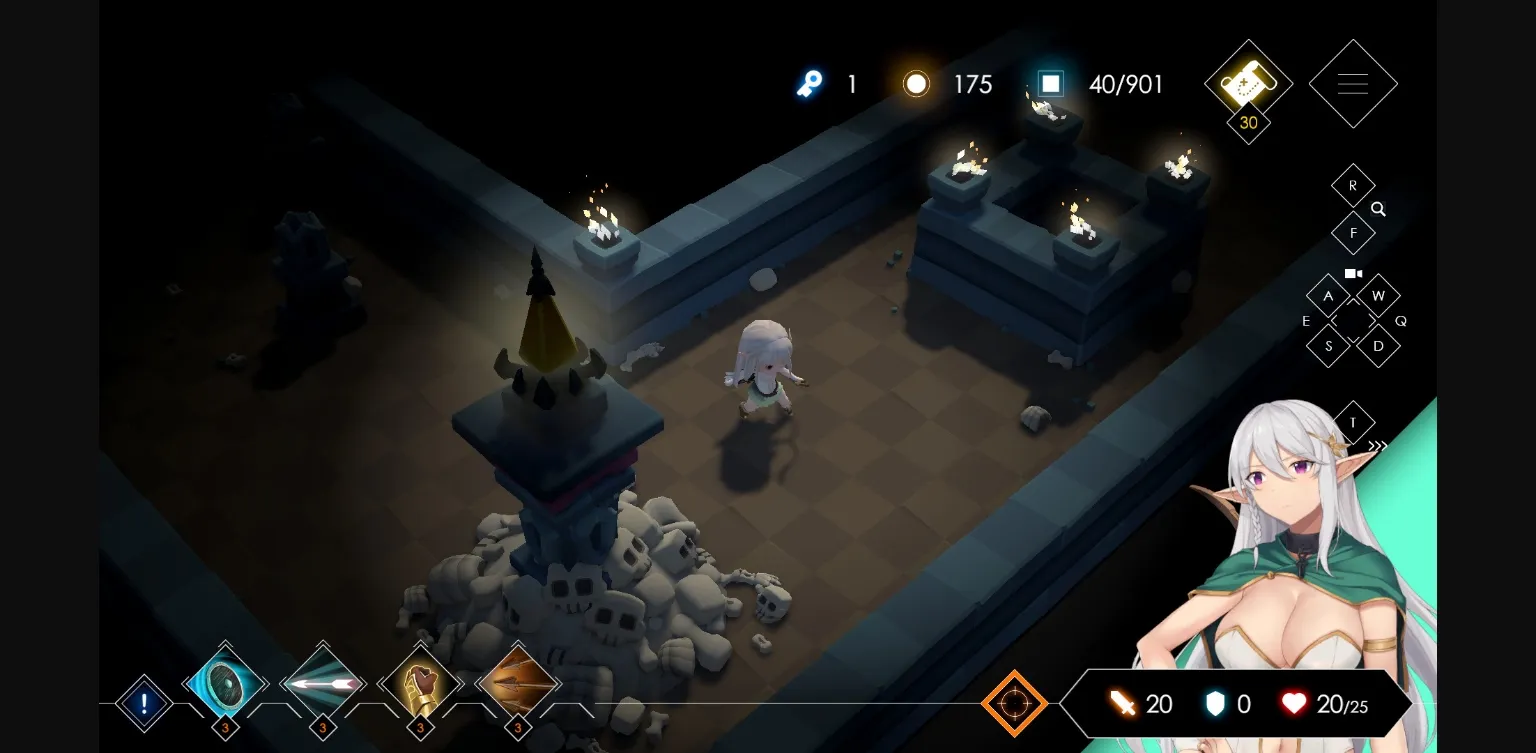The width and height of the screenshot is (1536, 753).
Task: Select the orange targeting reticle icon
Action: click(1014, 703)
